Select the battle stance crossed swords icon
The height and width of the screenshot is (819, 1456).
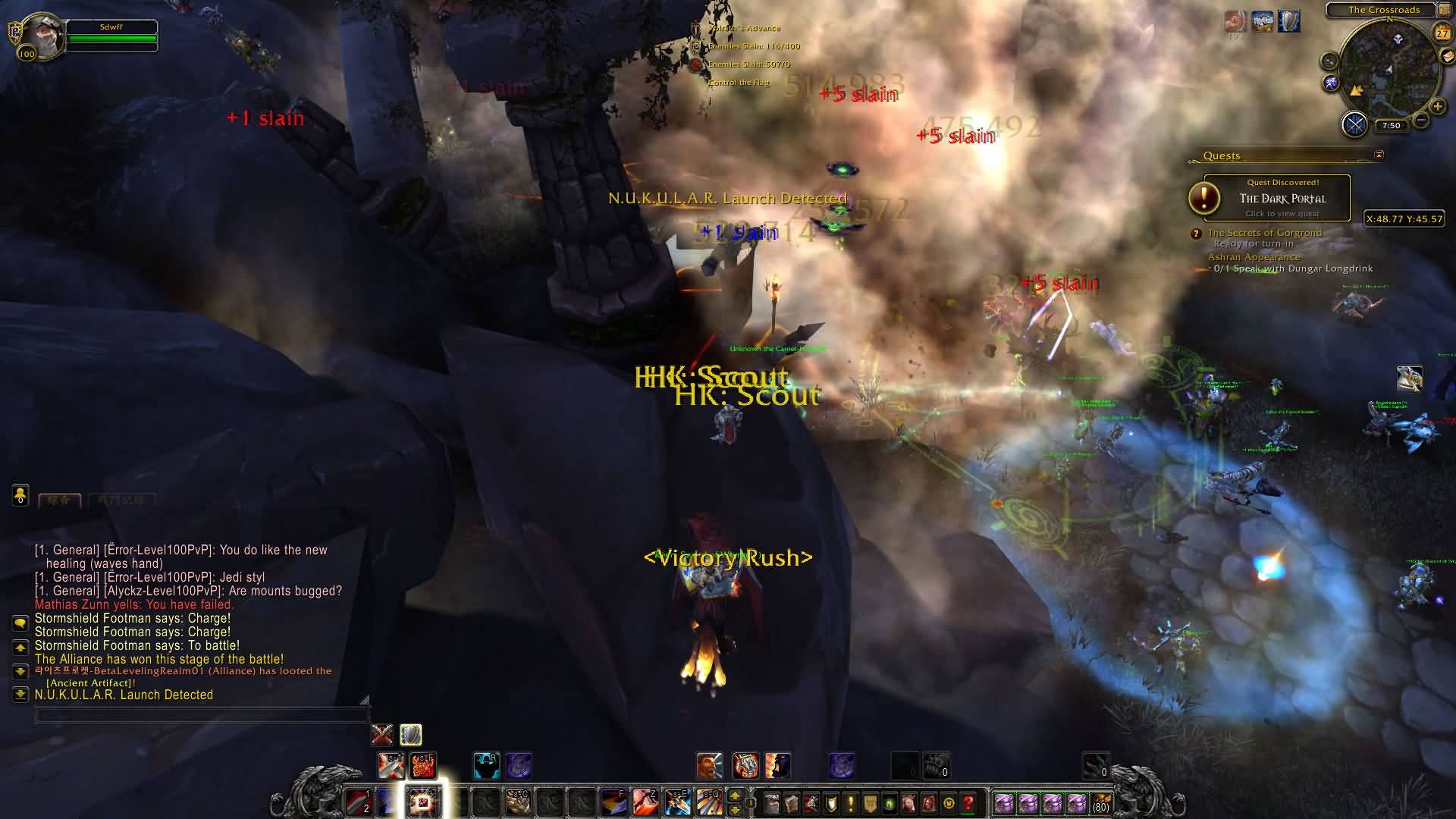tap(382, 734)
